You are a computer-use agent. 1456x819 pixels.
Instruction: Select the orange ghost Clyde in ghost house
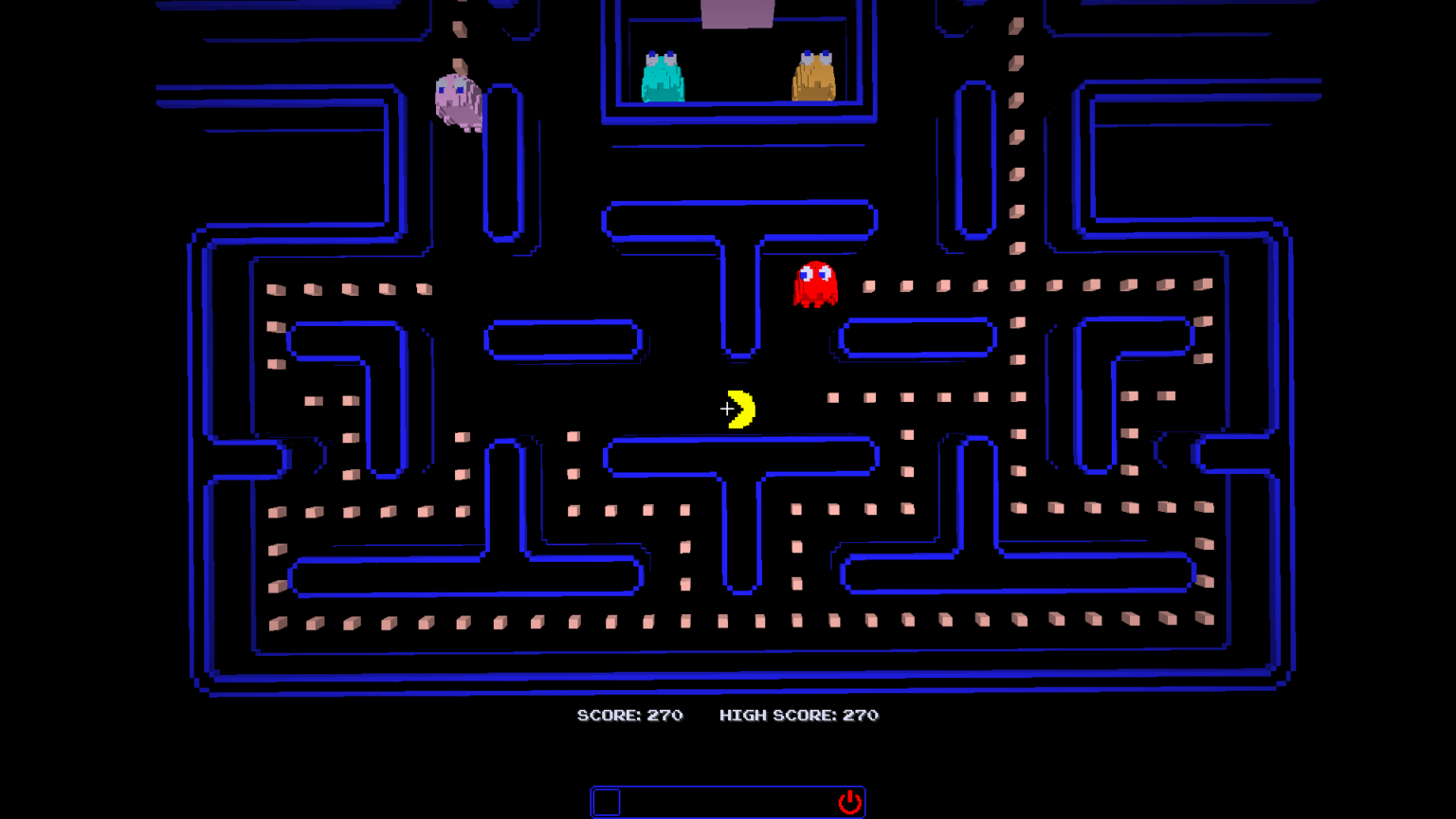[x=812, y=76]
